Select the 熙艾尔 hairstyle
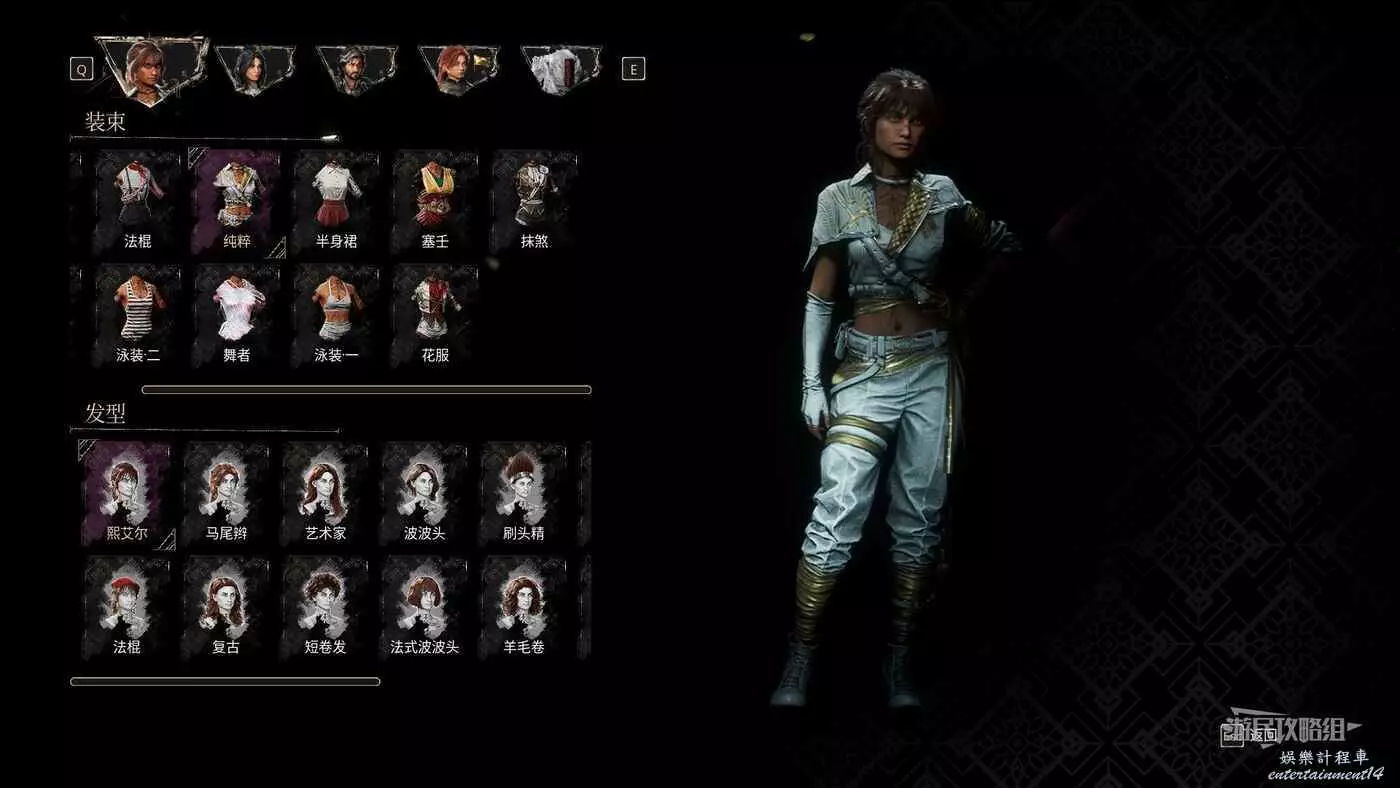This screenshot has height=788, width=1400. click(x=126, y=494)
